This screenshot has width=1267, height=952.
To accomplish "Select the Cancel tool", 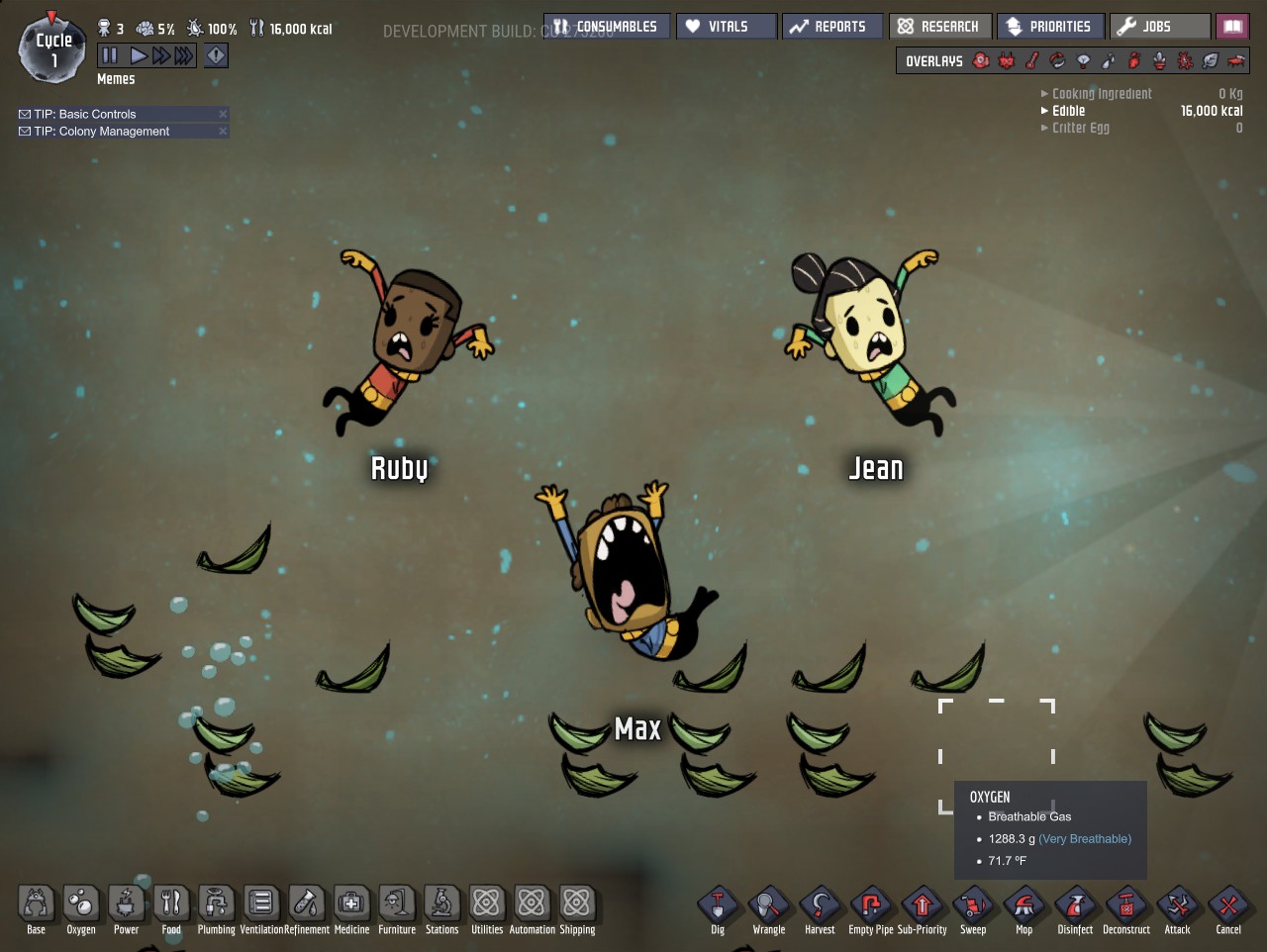I will click(x=1228, y=907).
